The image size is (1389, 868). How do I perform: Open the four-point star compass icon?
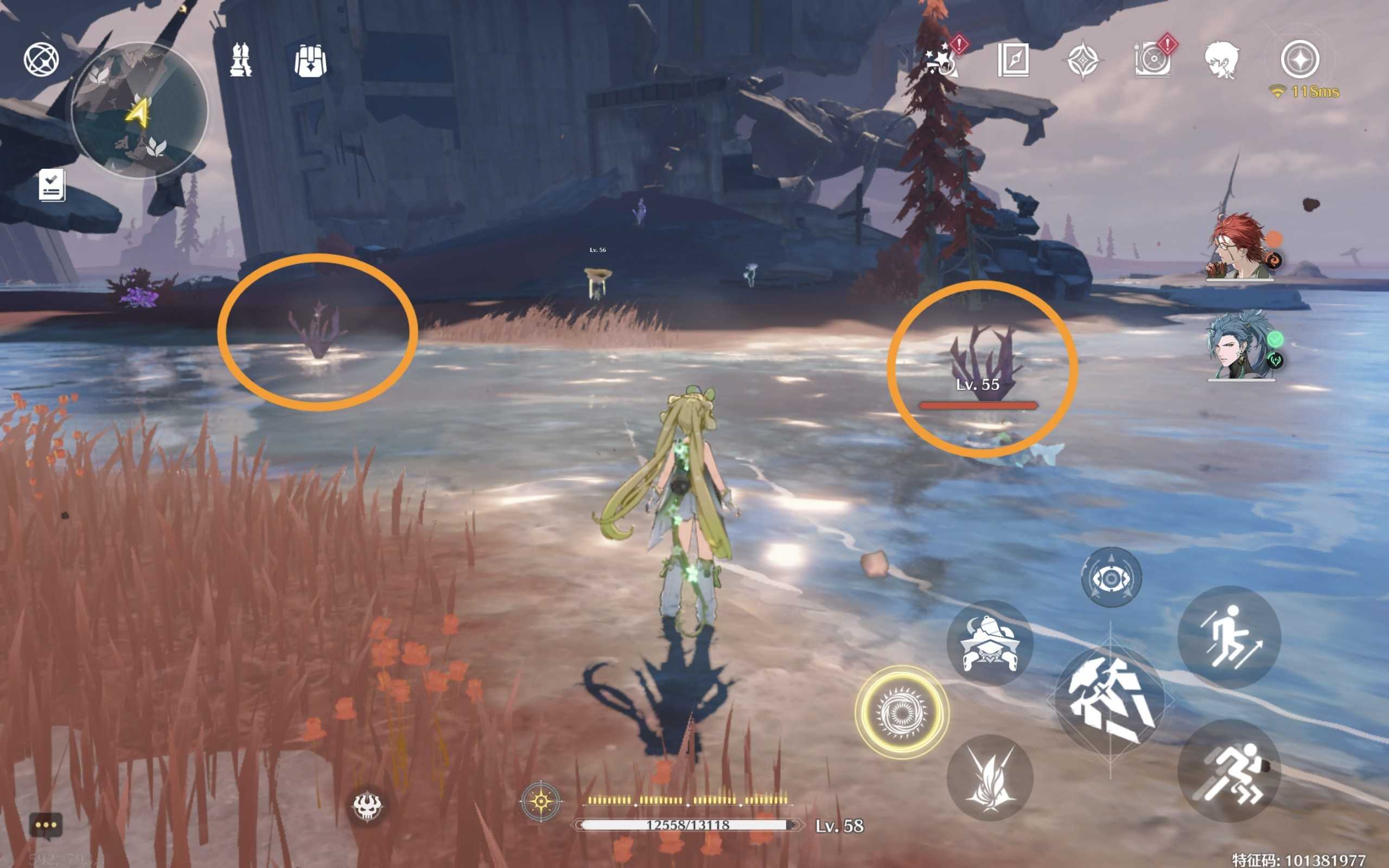1082,60
